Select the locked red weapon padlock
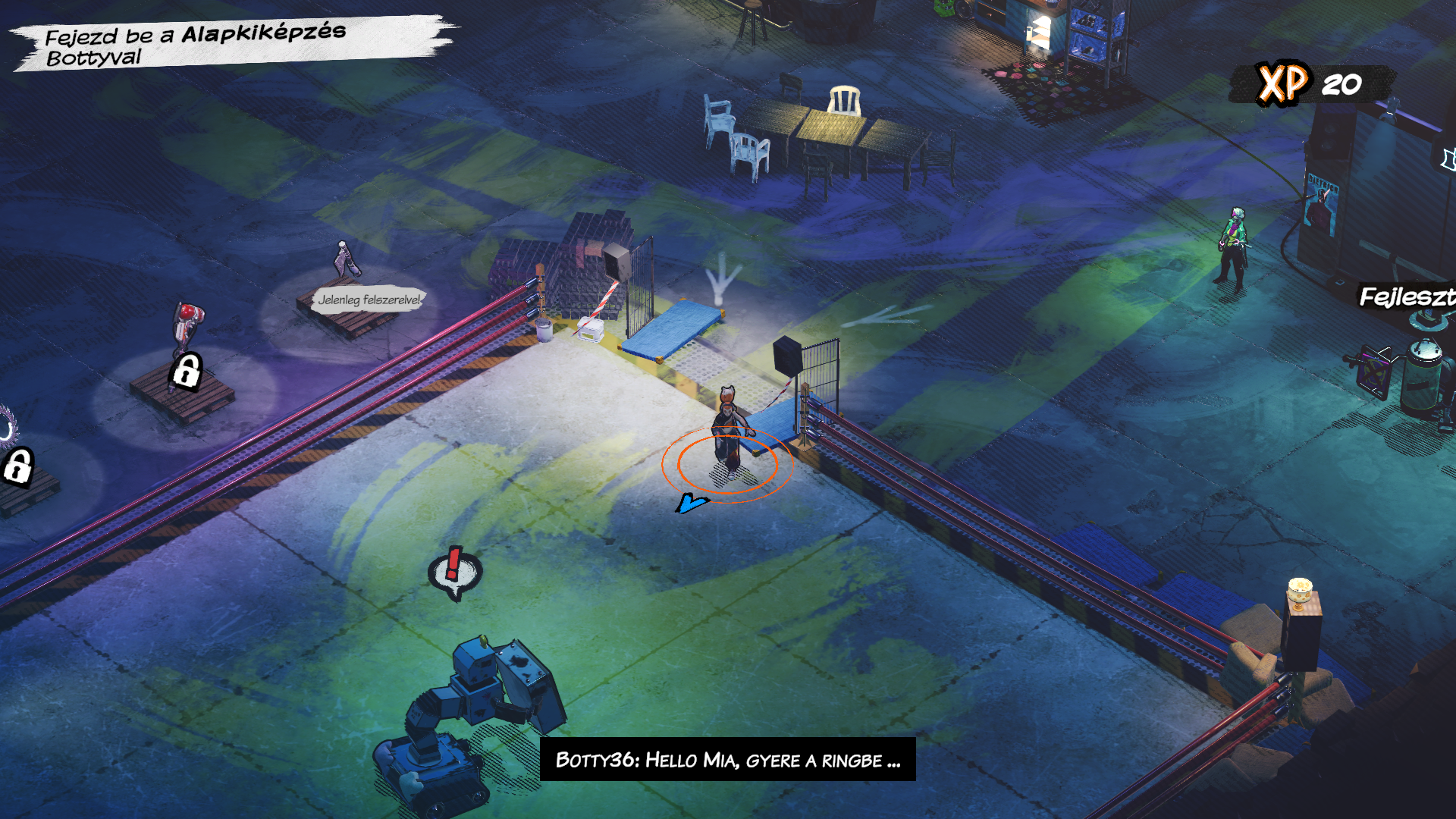Screen dimensions: 1456x819 click(x=187, y=372)
